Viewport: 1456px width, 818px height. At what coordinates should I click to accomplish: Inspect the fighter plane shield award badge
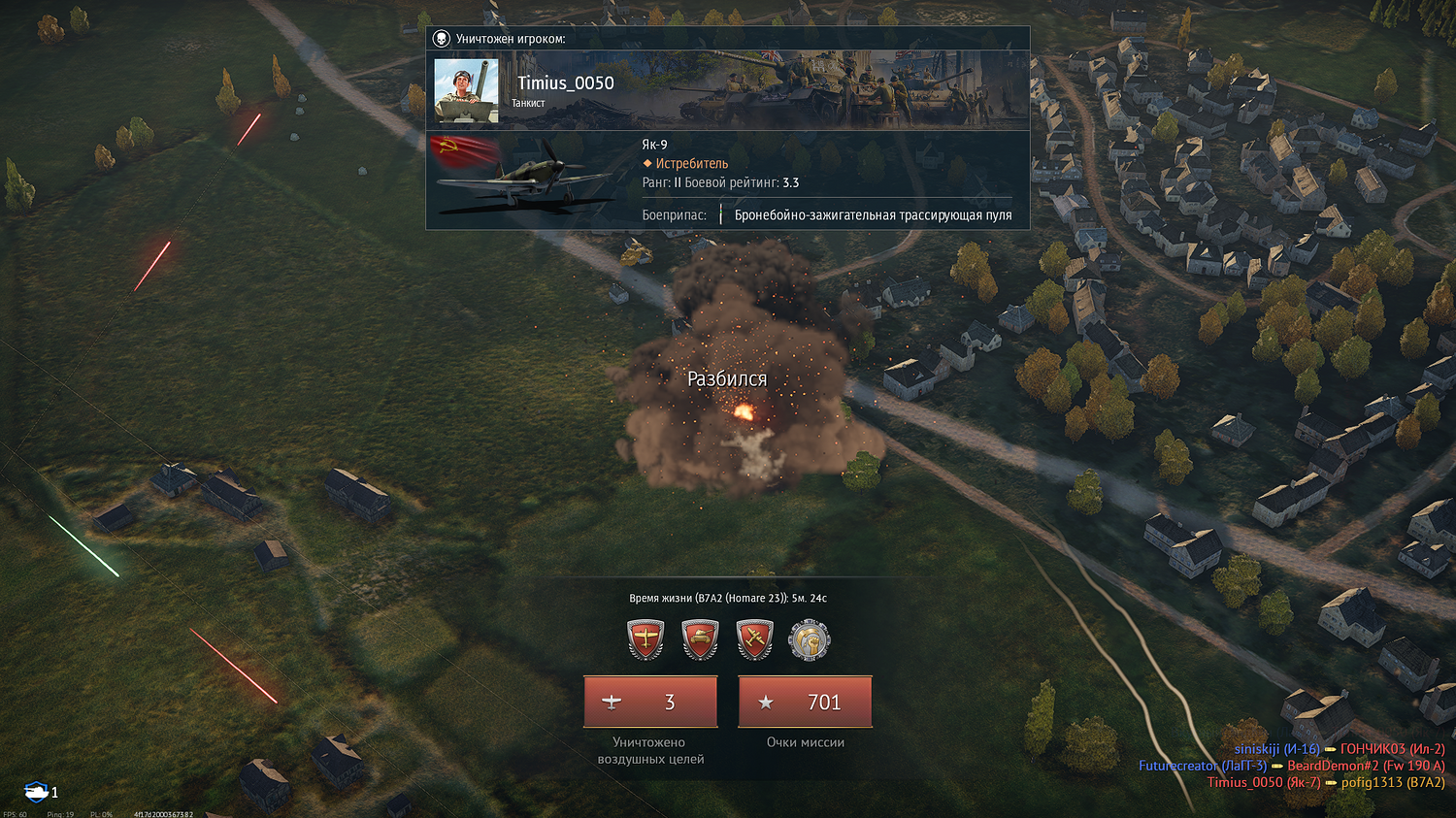click(646, 641)
